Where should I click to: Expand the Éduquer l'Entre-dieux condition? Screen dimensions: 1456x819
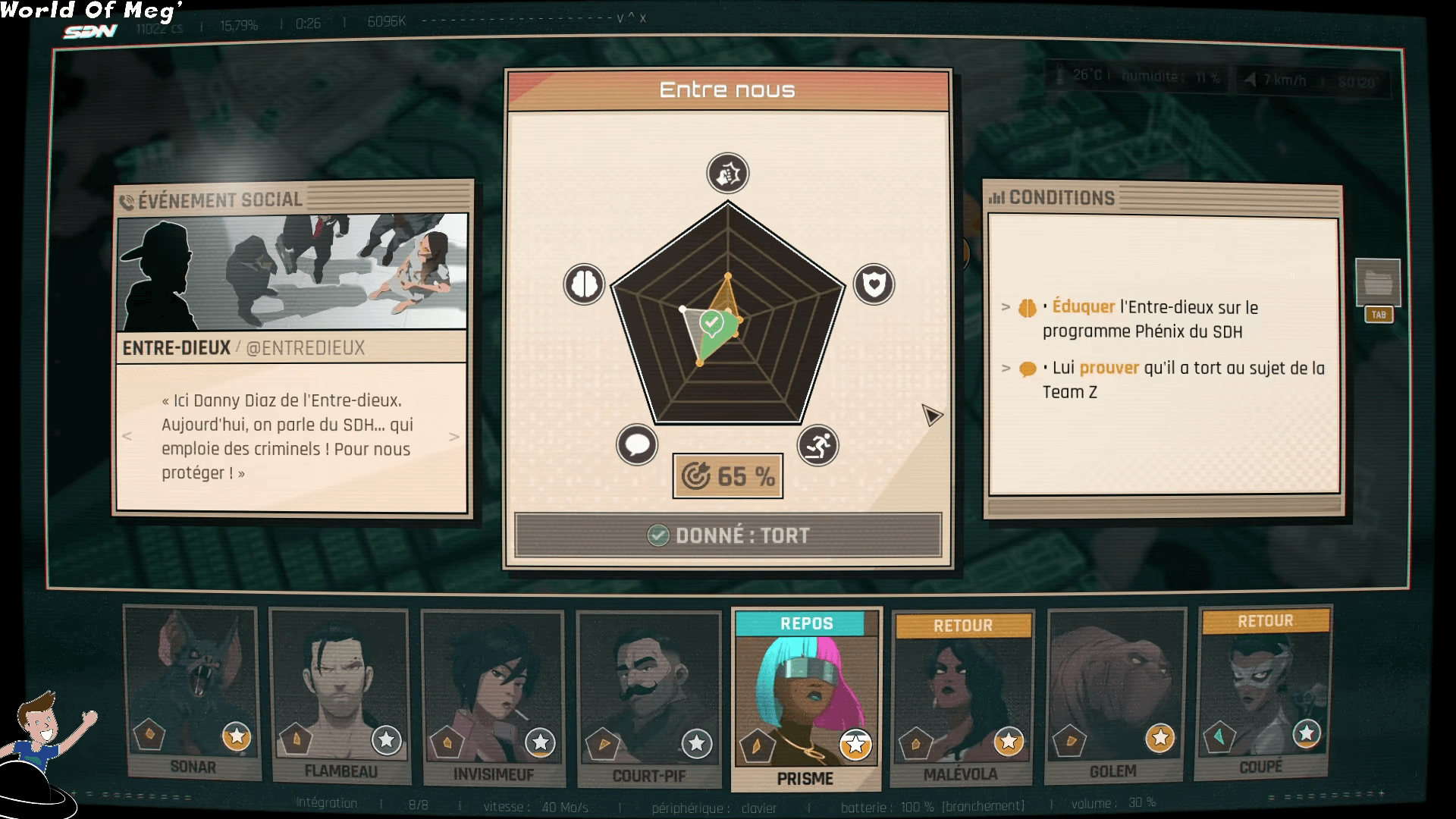1006,307
